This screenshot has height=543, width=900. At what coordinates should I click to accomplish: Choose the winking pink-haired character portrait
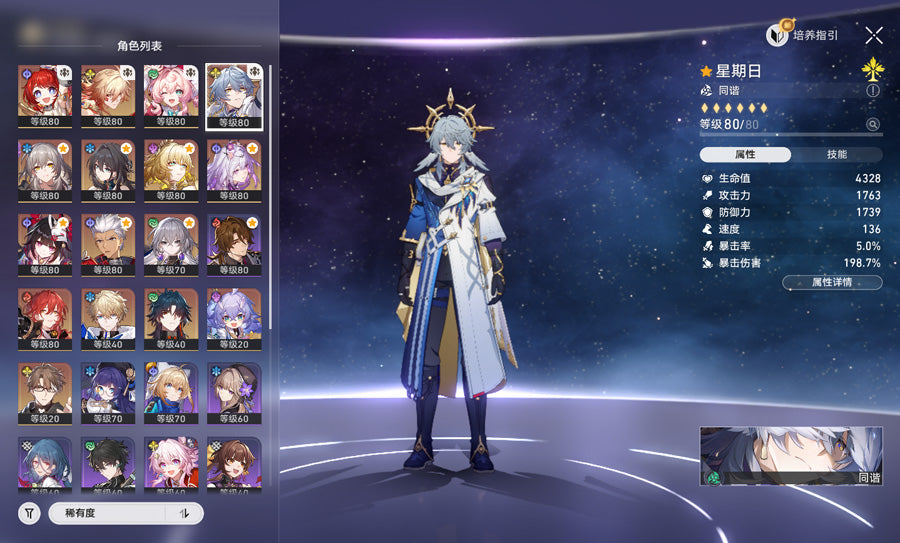171,96
